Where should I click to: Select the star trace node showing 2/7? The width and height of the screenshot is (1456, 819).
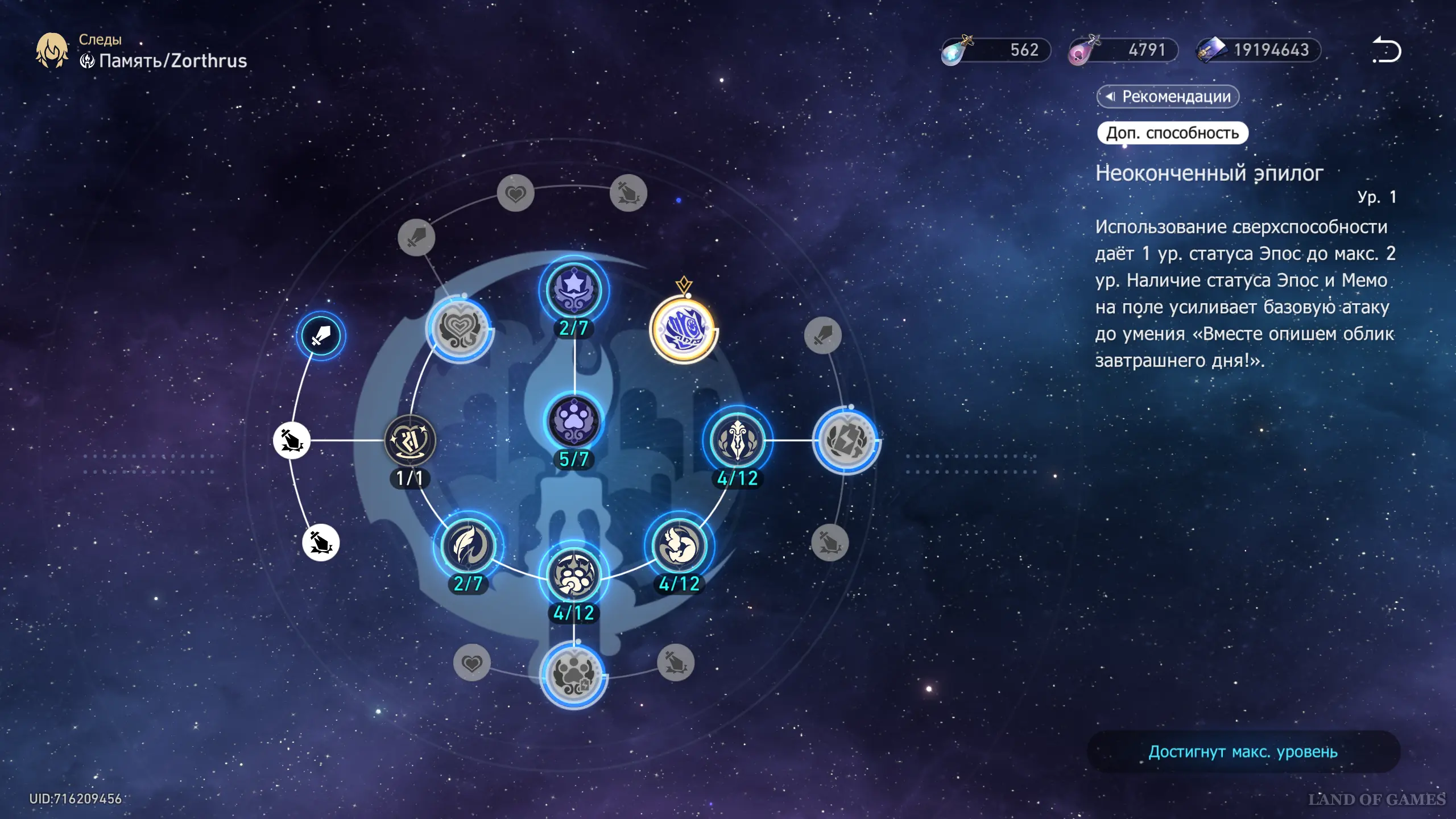(574, 291)
